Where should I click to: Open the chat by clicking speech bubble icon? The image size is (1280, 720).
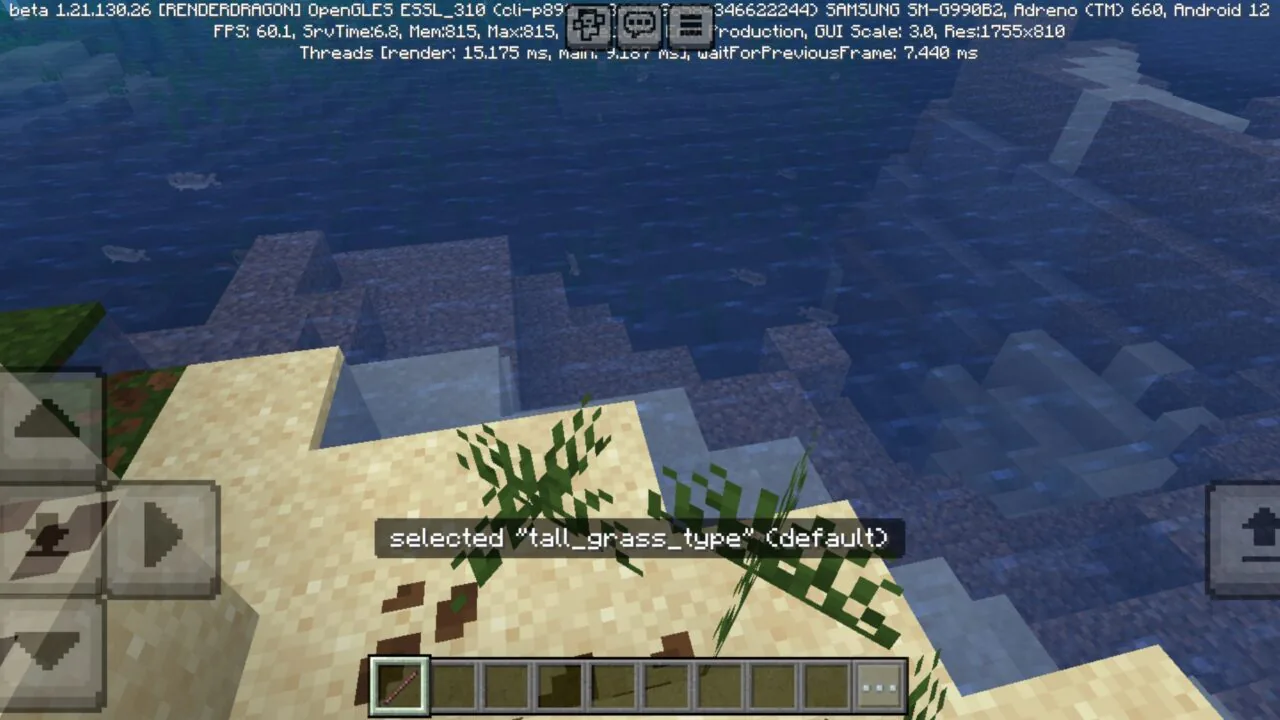tap(639, 25)
